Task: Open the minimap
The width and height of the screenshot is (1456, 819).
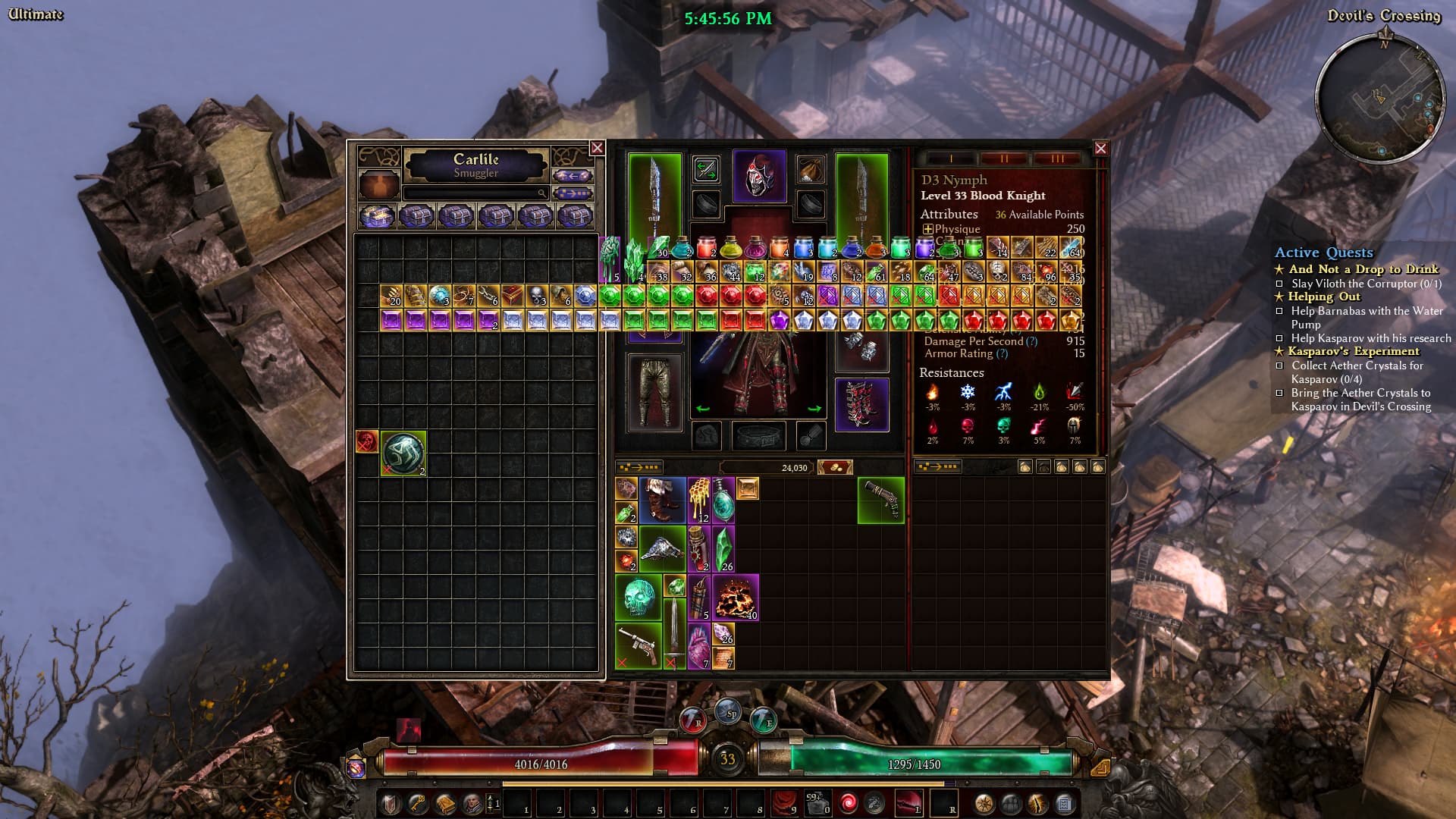Action: (1379, 97)
